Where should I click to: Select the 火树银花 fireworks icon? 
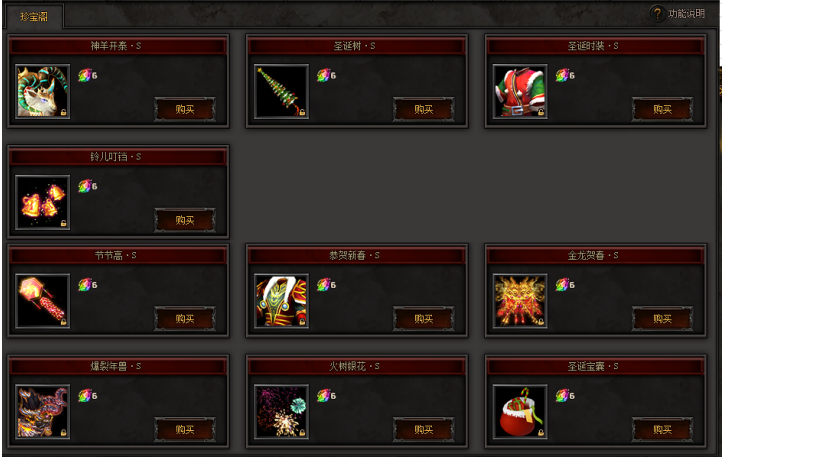coord(281,412)
